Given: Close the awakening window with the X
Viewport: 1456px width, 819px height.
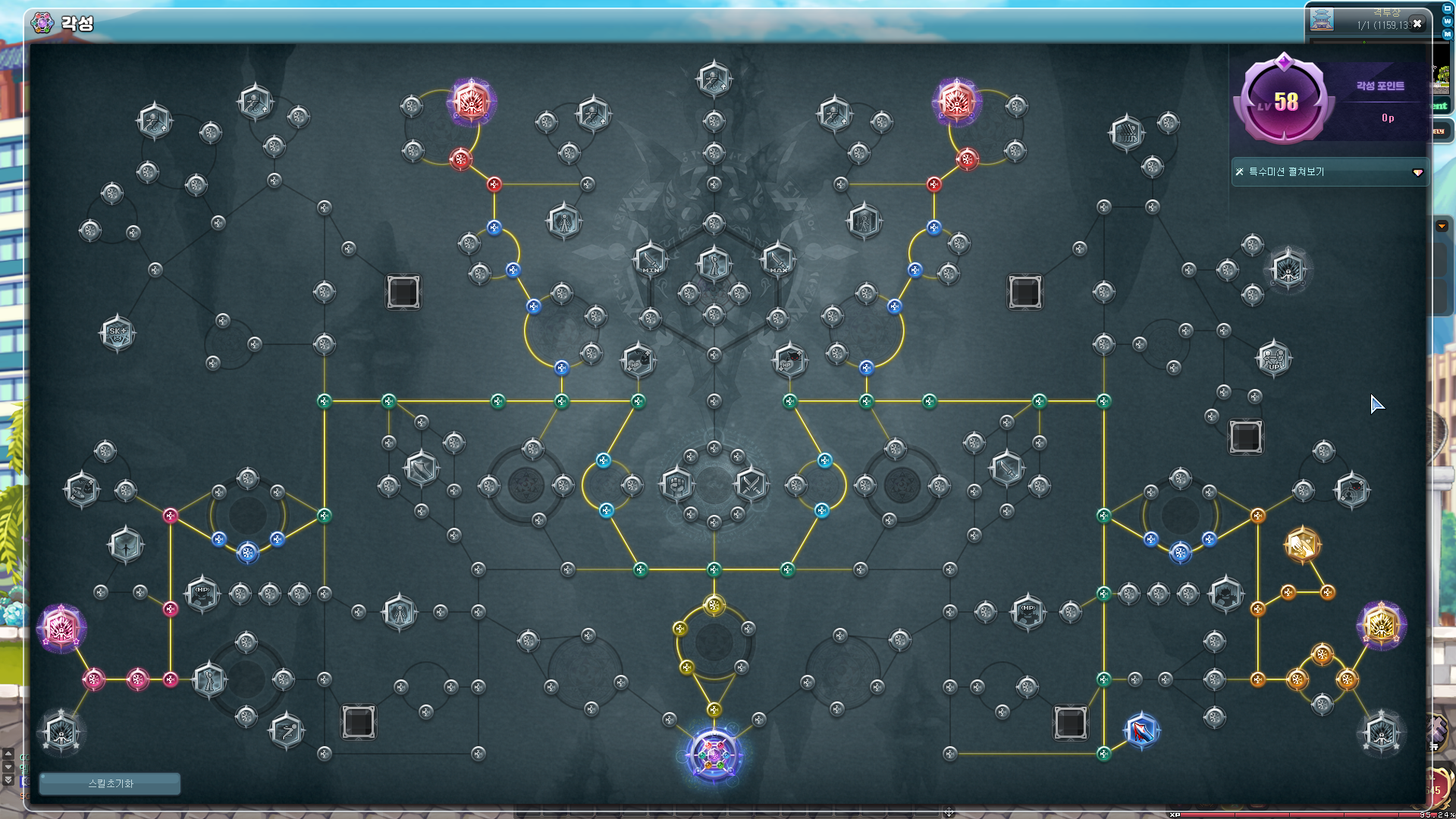Looking at the screenshot, I should click(1417, 24).
